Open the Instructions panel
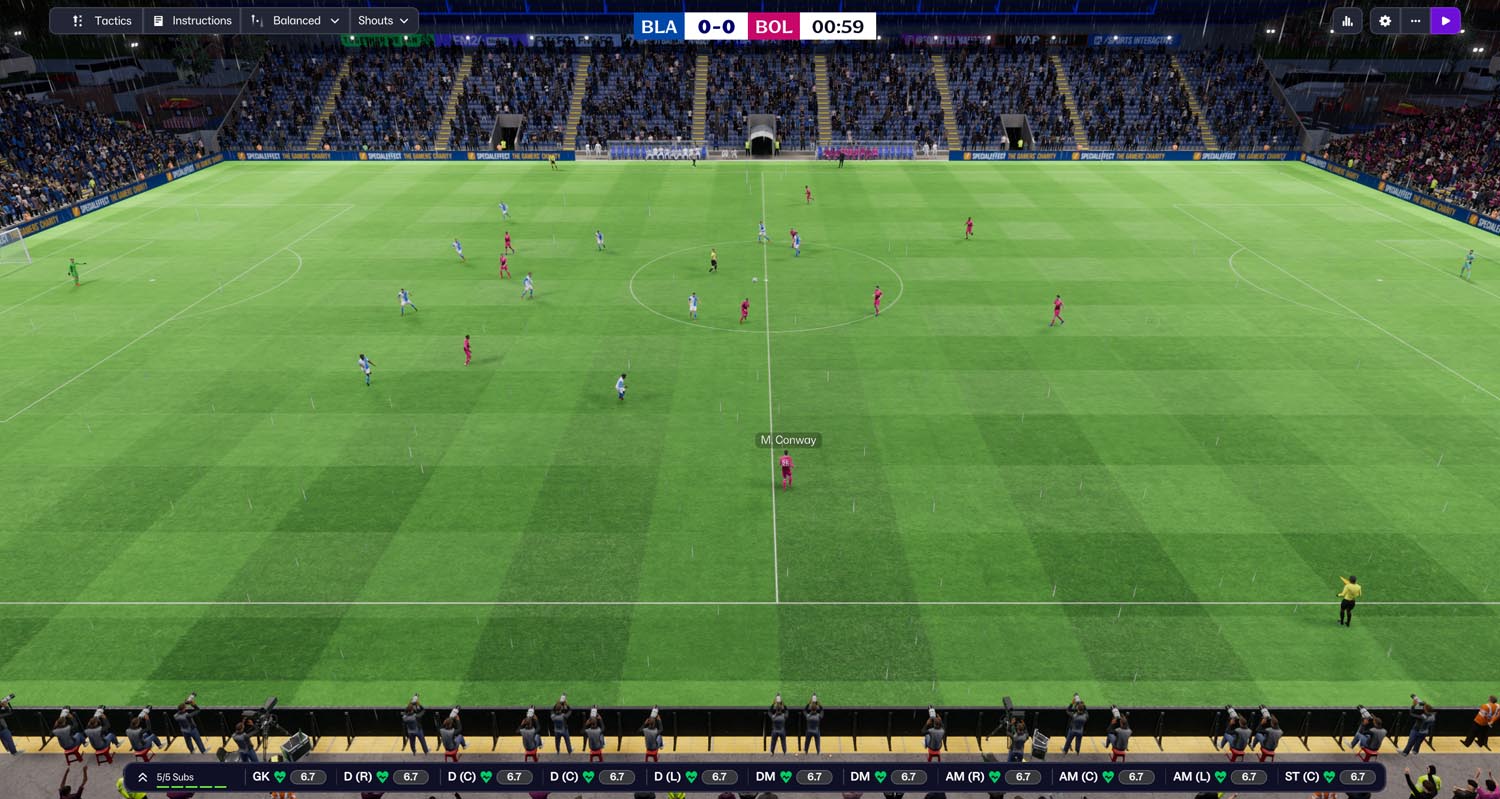 (x=192, y=21)
